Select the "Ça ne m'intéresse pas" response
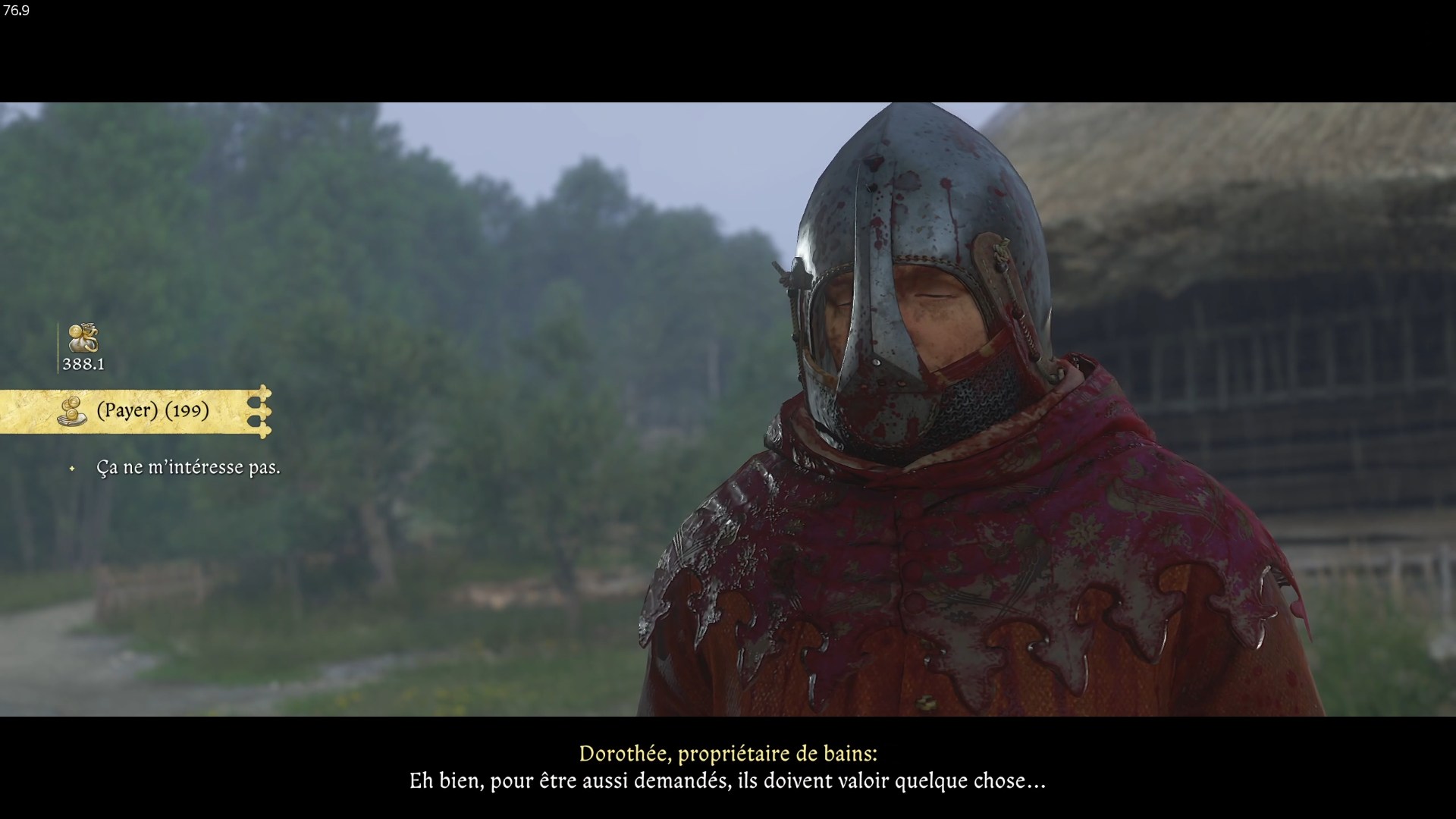The width and height of the screenshot is (1456, 819). [188, 468]
